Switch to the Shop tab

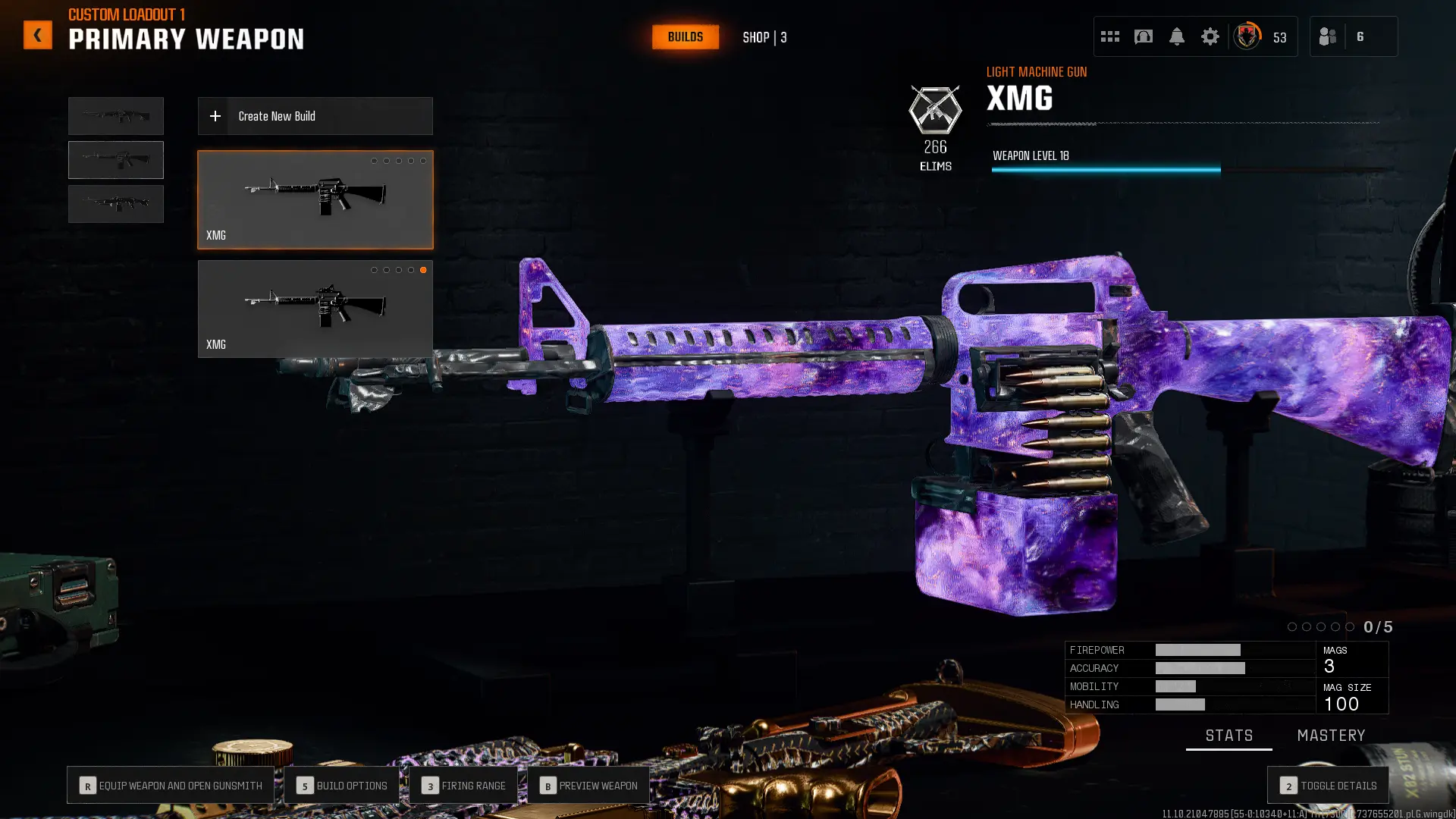(x=764, y=36)
